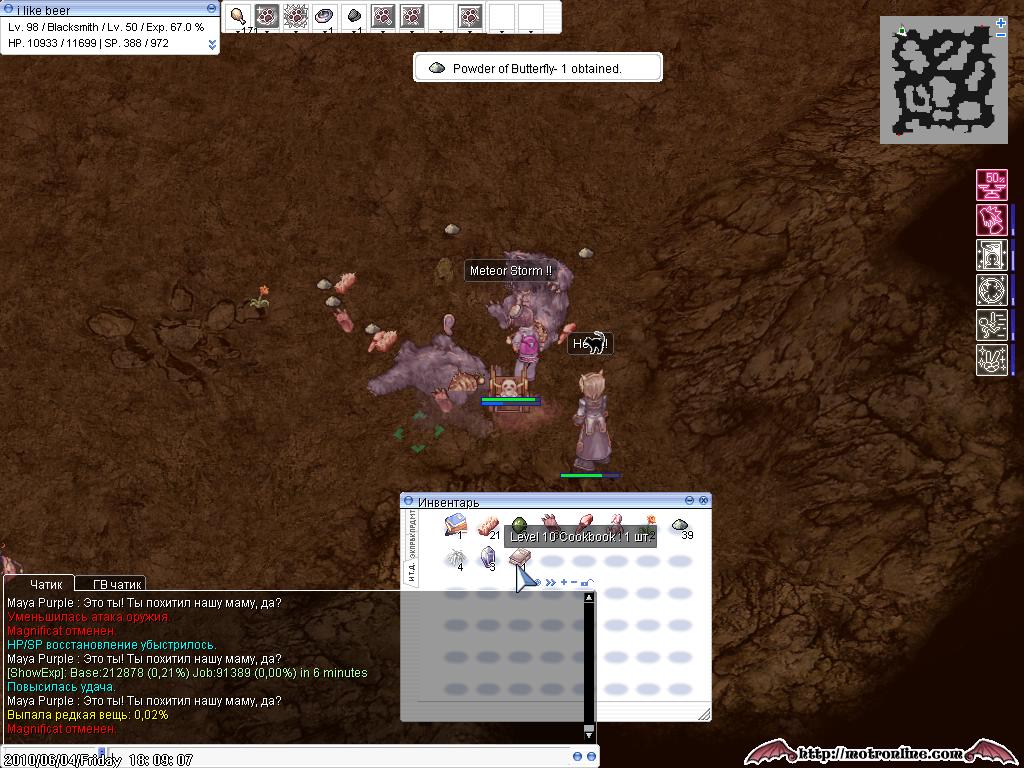
Task: Click the inventory item stack of 39
Action: pyautogui.click(x=680, y=525)
